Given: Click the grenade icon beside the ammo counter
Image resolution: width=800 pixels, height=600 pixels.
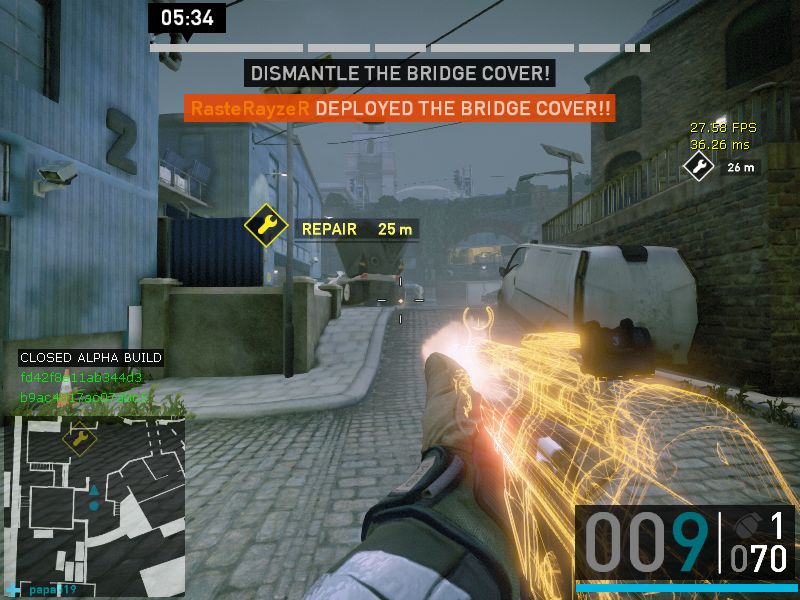Looking at the screenshot, I should pyautogui.click(x=747, y=525).
